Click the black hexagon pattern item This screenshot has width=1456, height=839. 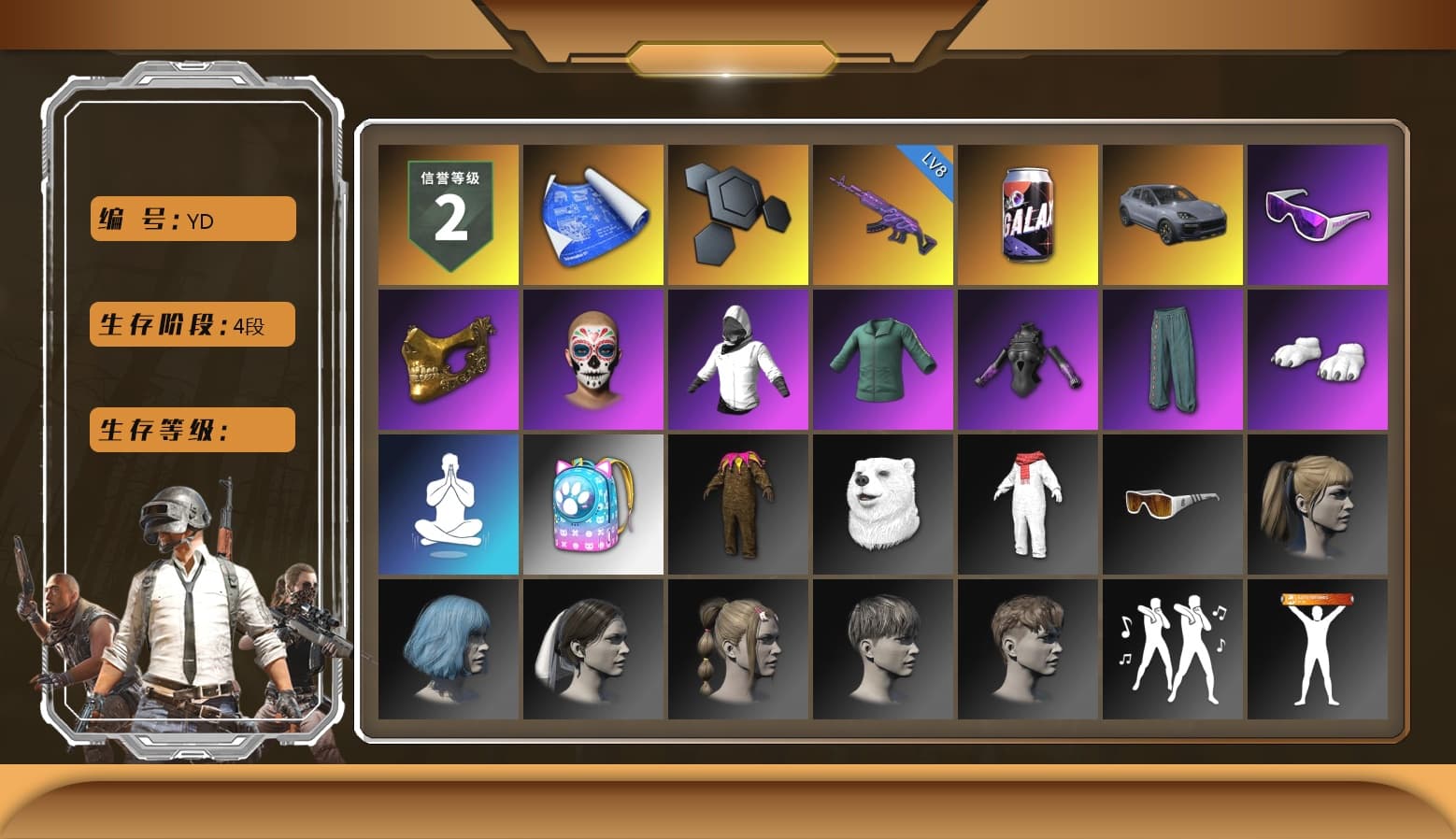click(737, 213)
